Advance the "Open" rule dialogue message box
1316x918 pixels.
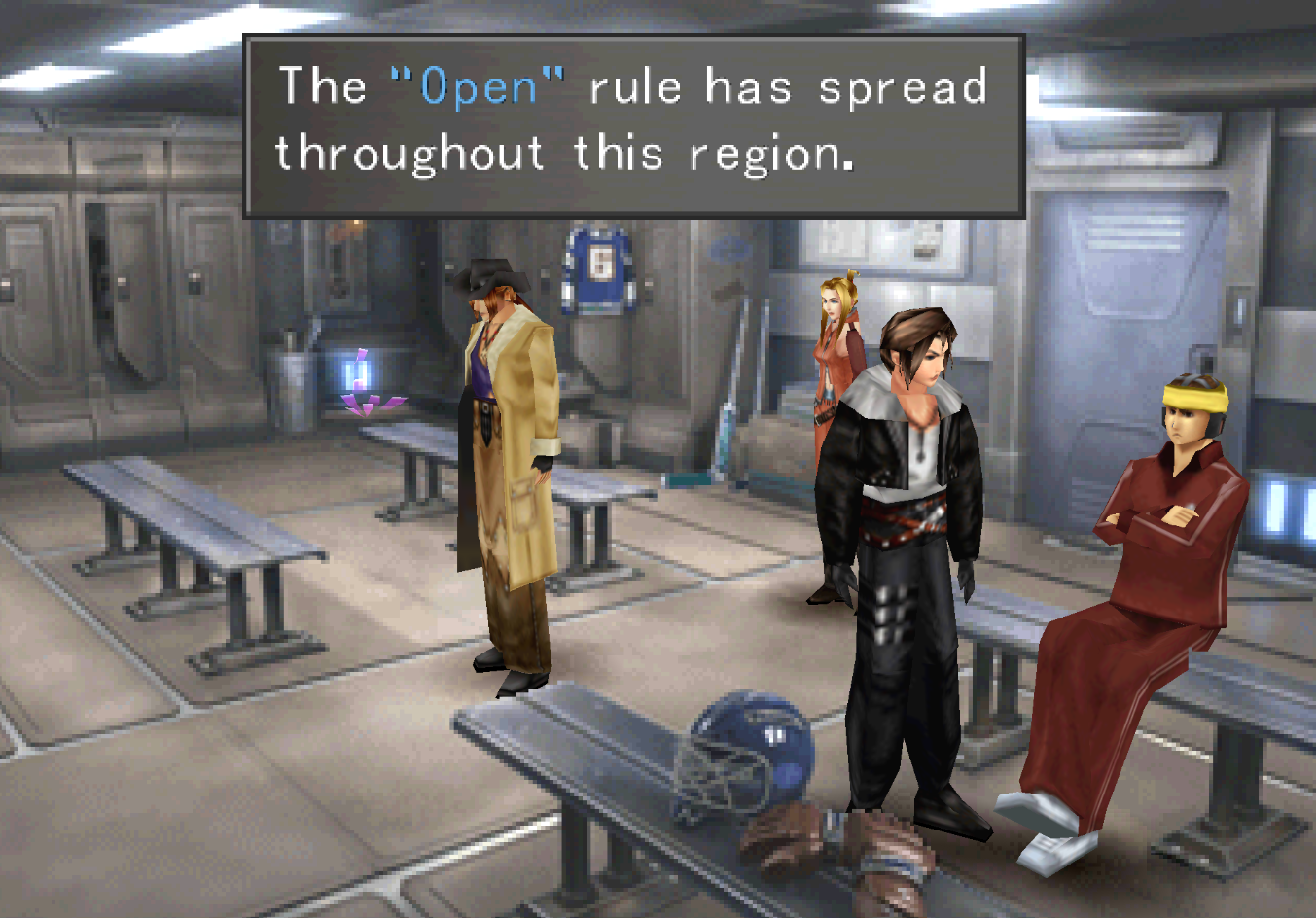[633, 125]
